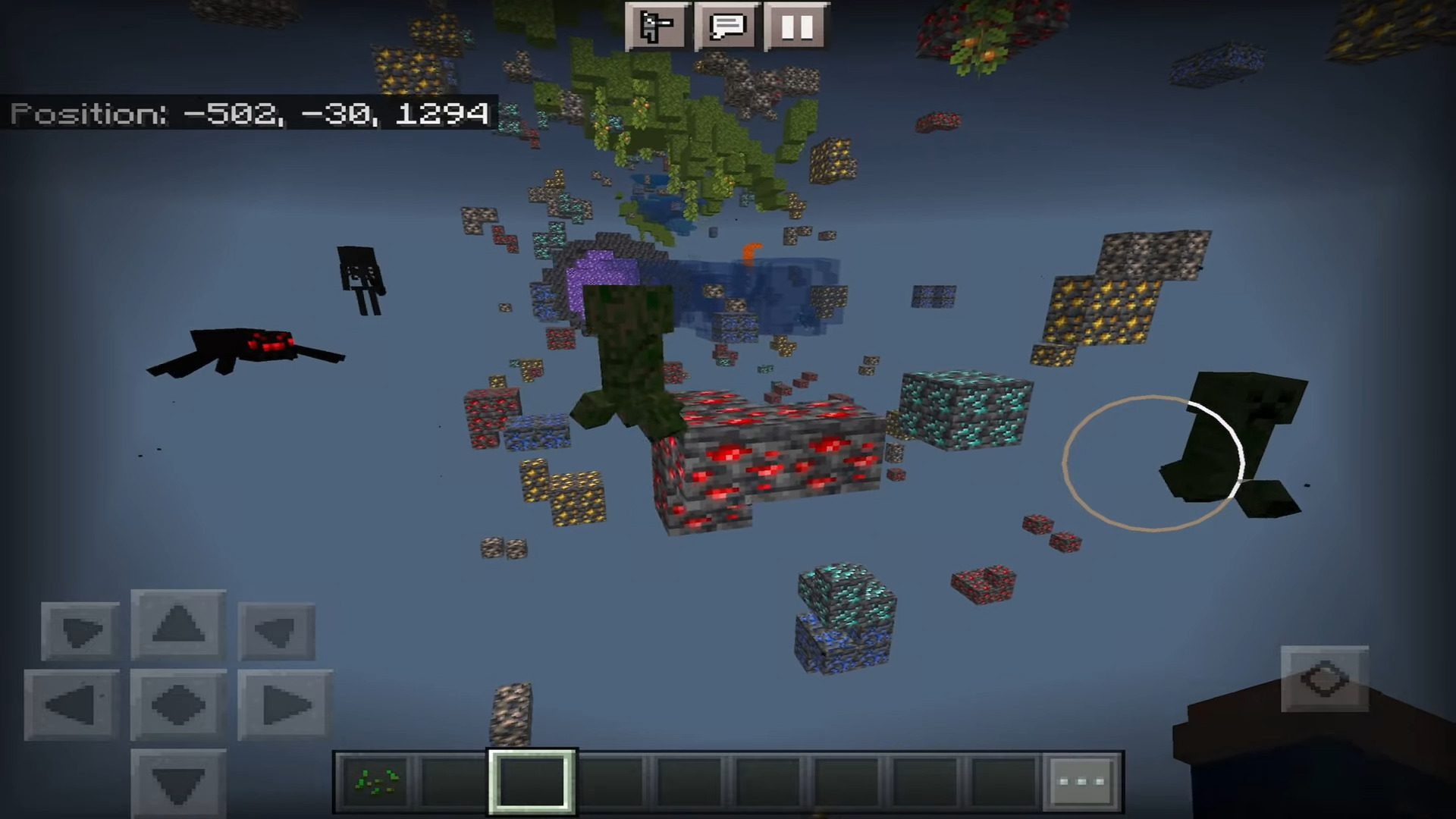The width and height of the screenshot is (1456, 819).
Task: Tap the jump button with diamond icon
Action: pos(1324,679)
